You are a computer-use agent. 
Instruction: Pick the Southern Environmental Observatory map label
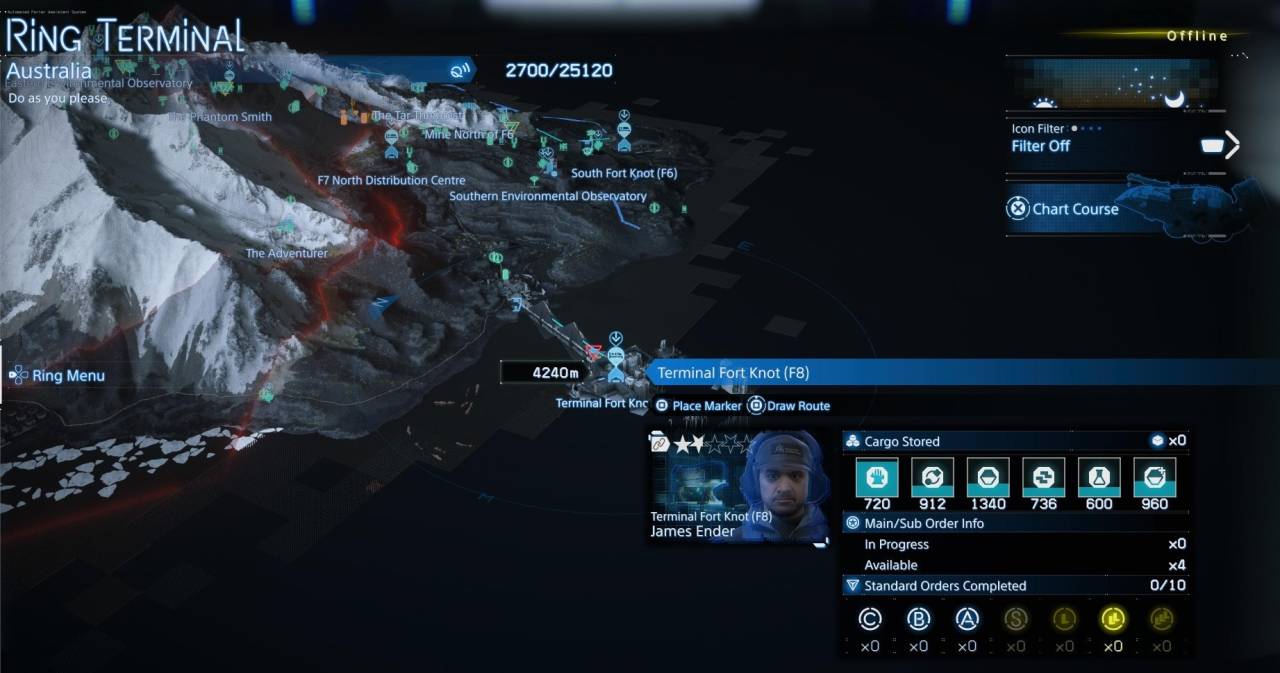click(x=547, y=196)
